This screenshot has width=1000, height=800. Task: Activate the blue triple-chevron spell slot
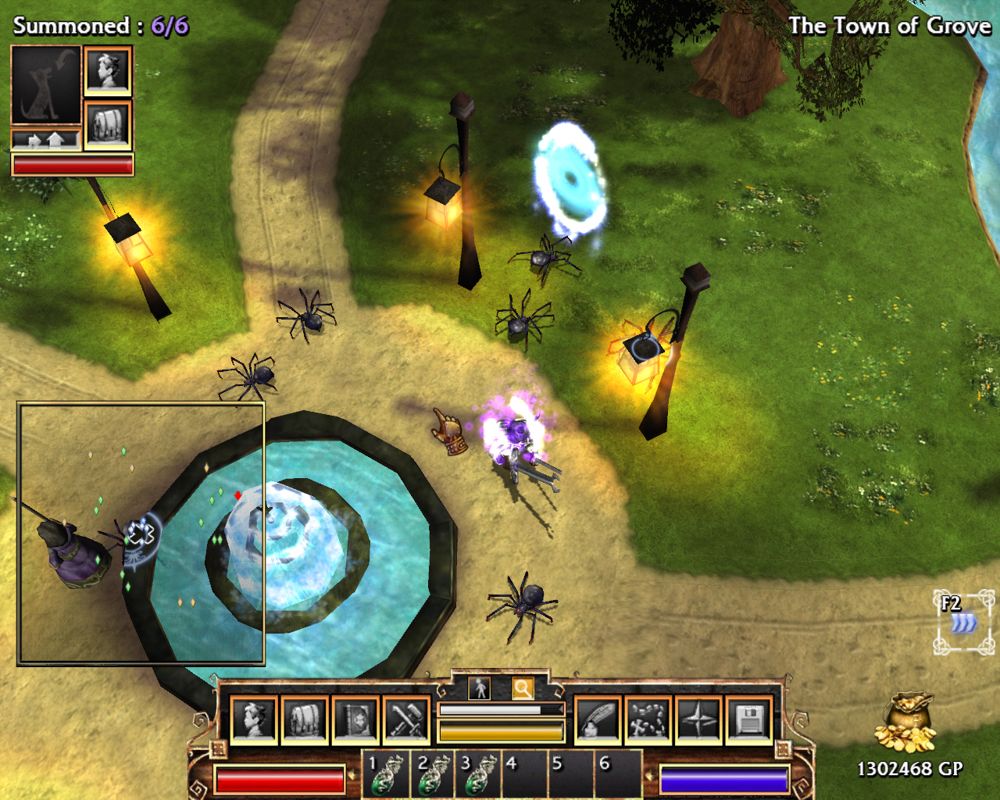(964, 623)
